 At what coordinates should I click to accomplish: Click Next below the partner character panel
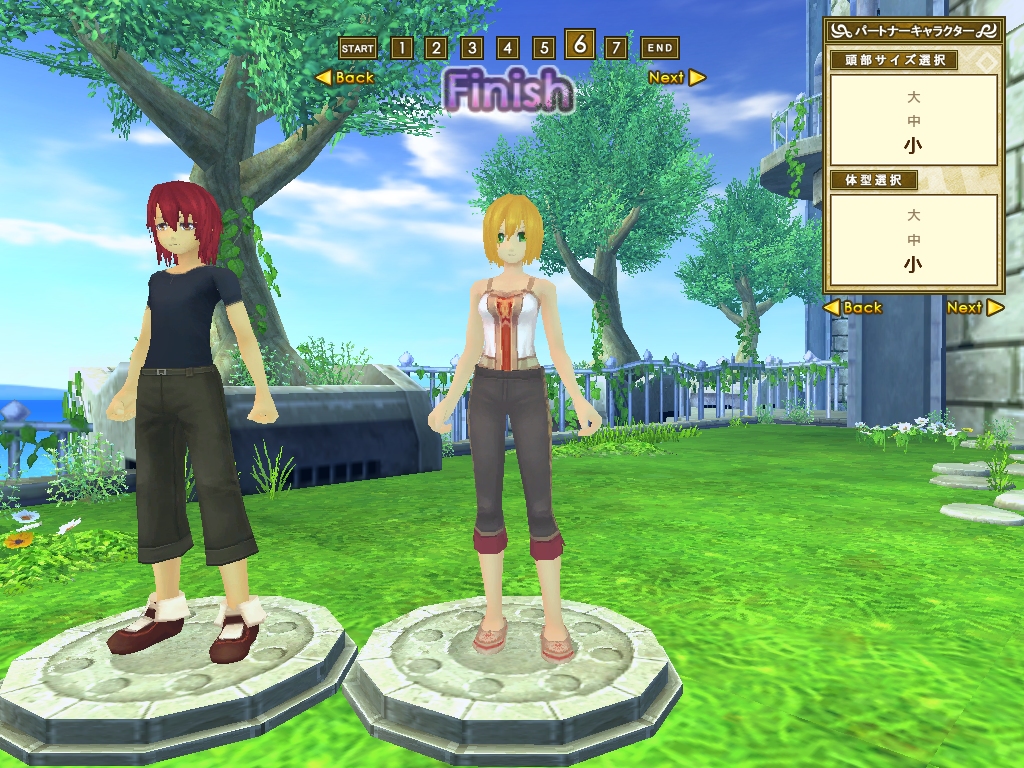point(974,308)
